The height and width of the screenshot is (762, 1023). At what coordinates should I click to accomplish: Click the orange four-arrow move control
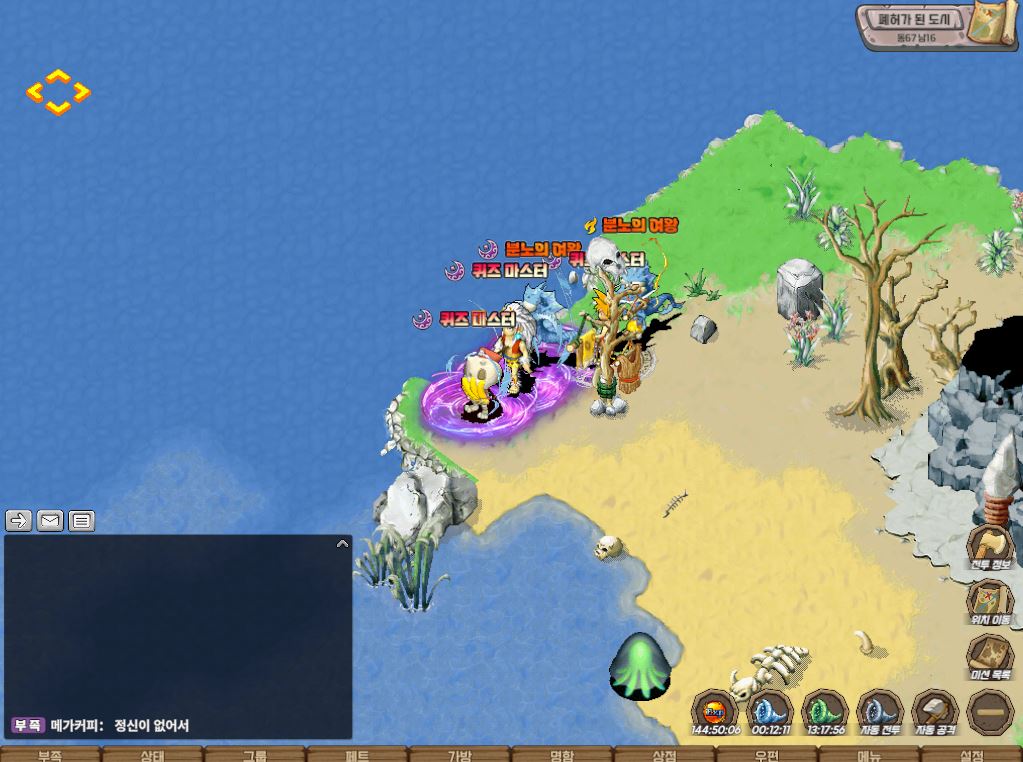click(x=58, y=92)
